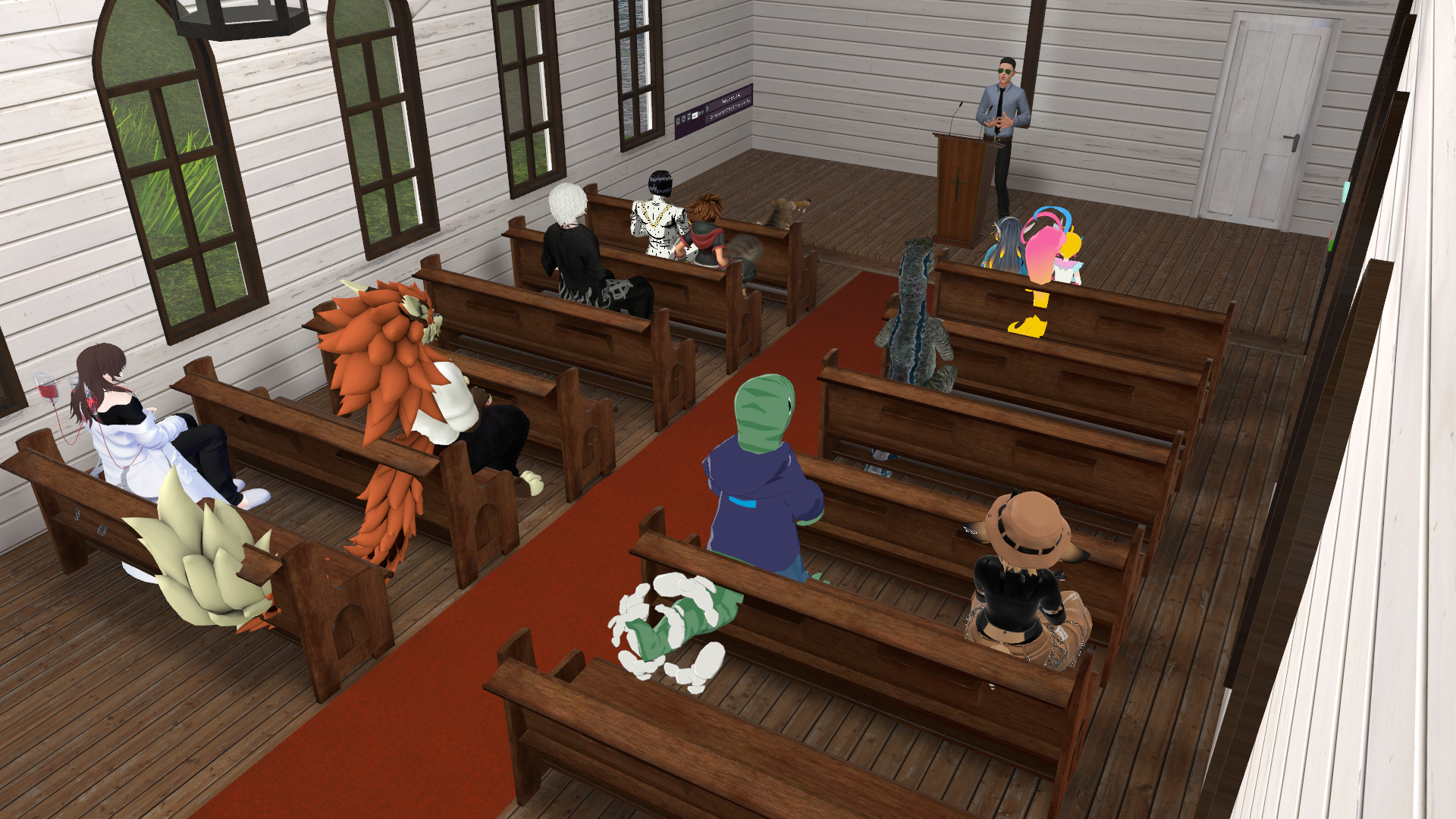Select the highlighted white mode button on the player panel
Image resolution: width=1456 pixels, height=819 pixels.
[695, 116]
